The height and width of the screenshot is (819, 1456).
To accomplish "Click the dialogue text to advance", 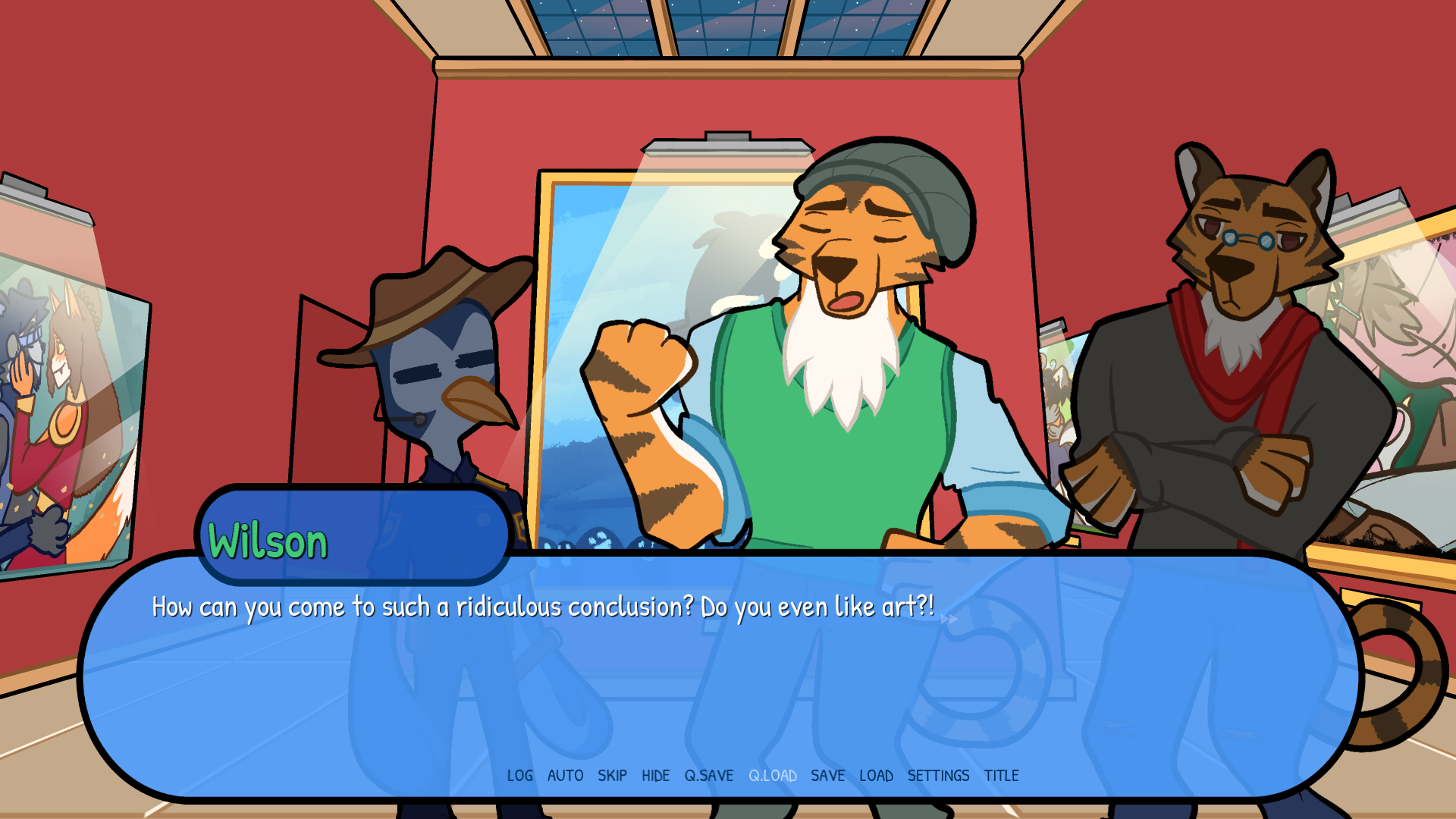I will 542,606.
